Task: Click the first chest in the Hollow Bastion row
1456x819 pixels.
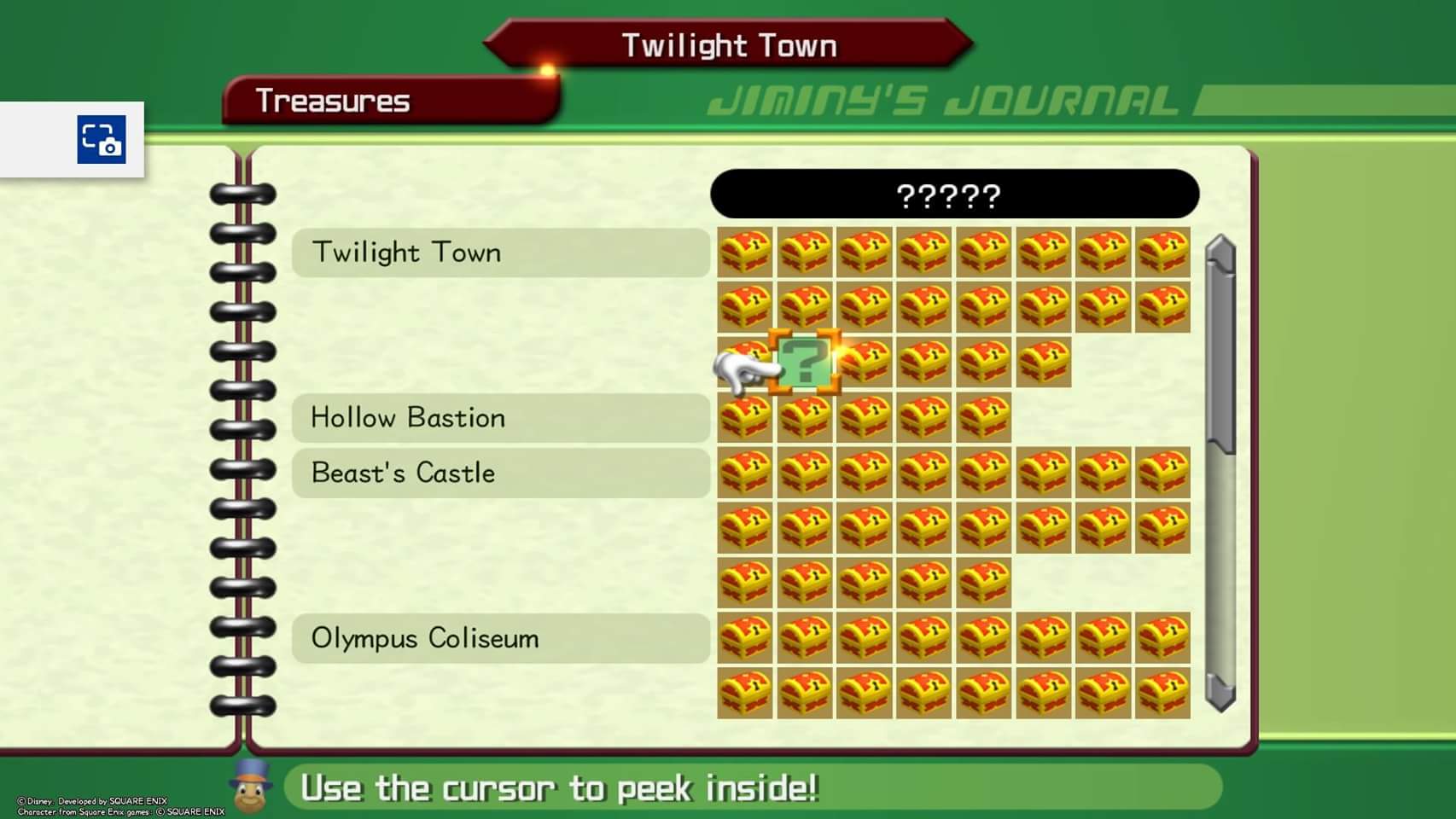Action: (x=745, y=418)
